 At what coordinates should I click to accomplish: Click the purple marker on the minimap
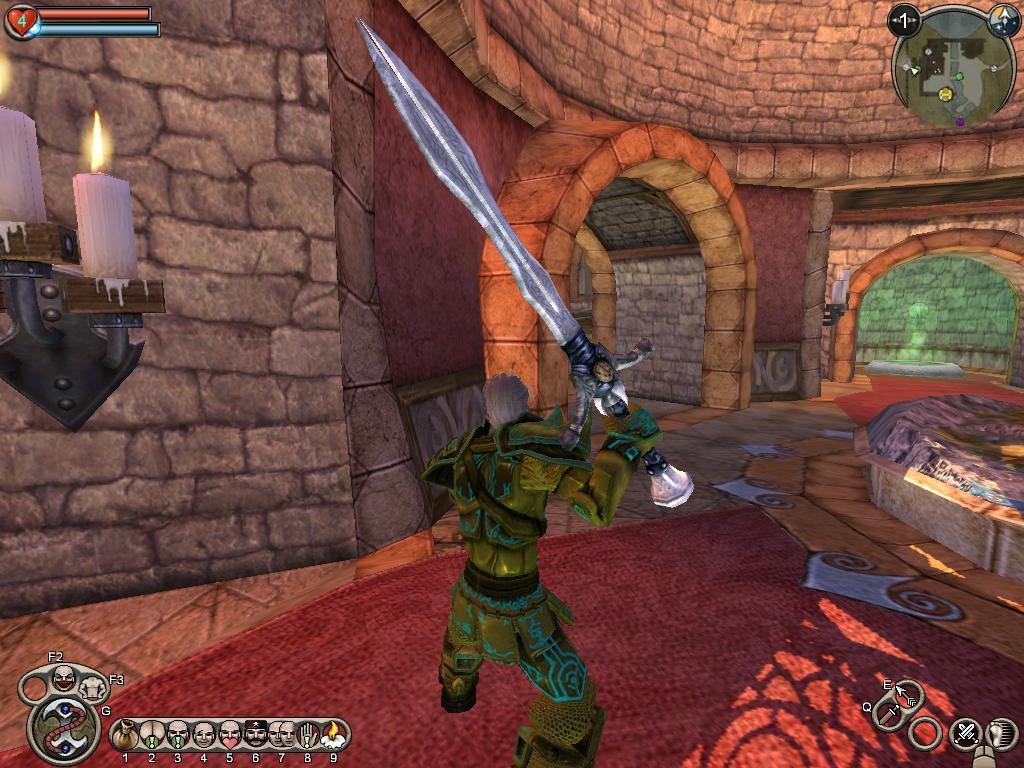click(960, 122)
